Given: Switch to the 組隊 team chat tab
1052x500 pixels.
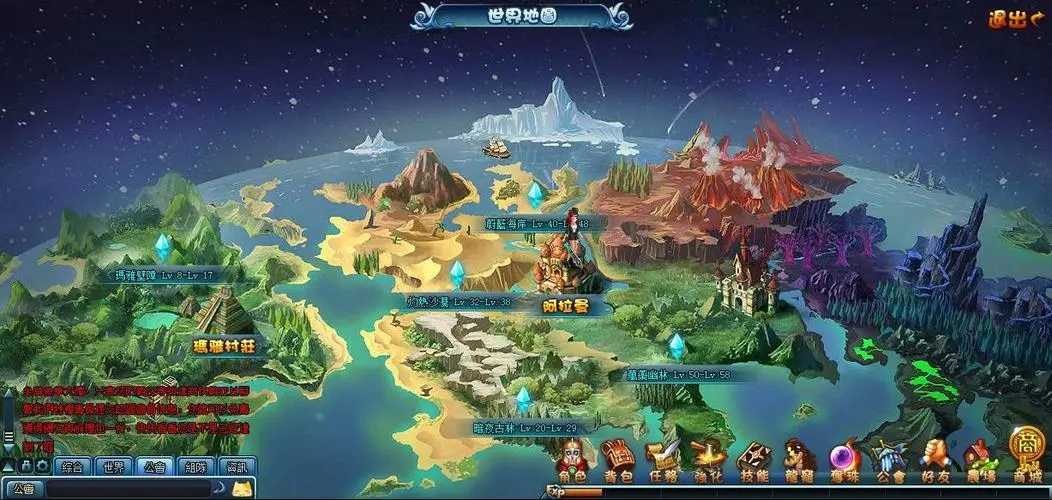Looking at the screenshot, I should pyautogui.click(x=195, y=467).
